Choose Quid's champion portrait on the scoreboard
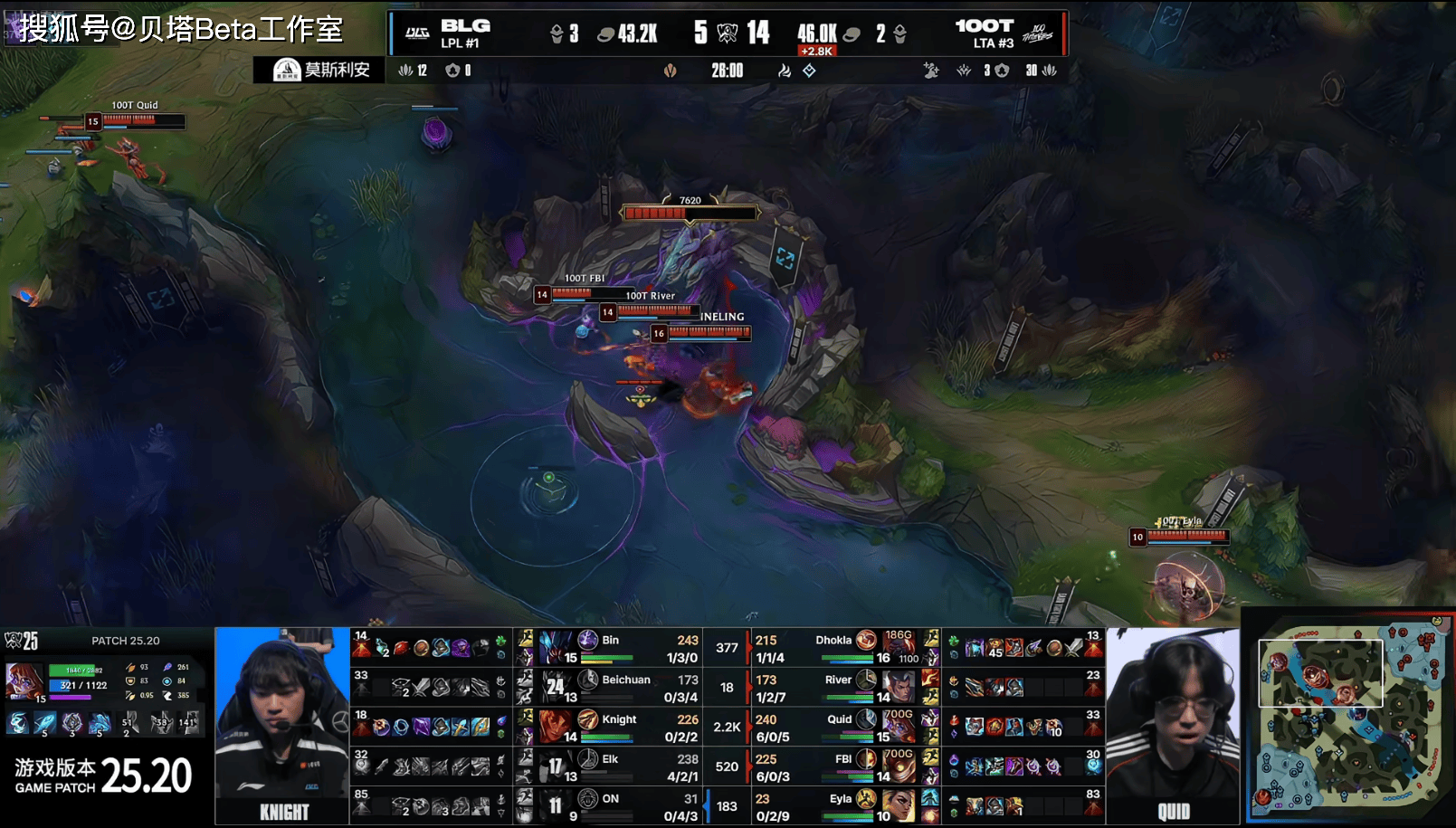This screenshot has height=828, width=1456. pyautogui.click(x=899, y=727)
